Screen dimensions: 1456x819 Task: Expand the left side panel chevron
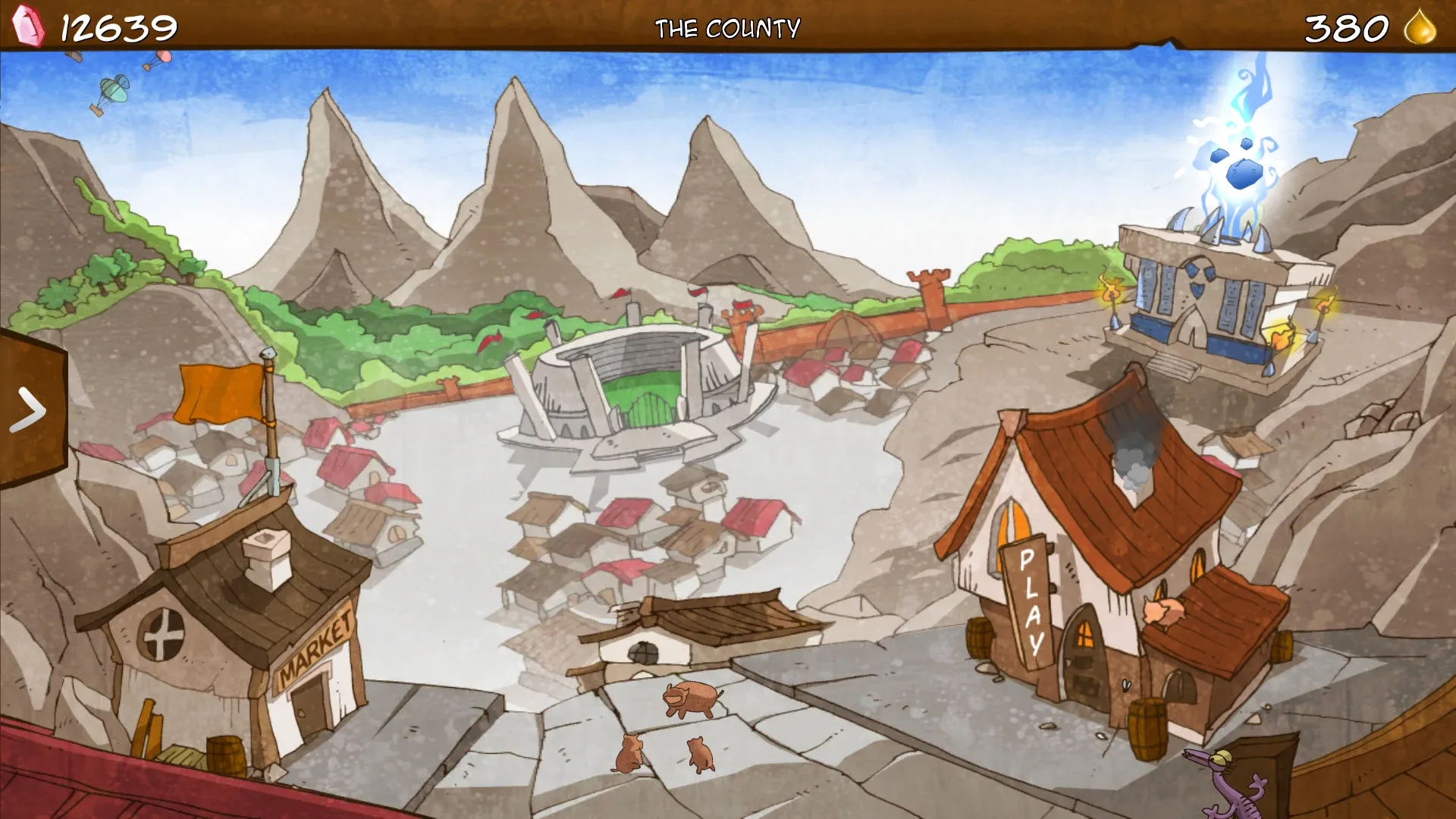(x=30, y=409)
